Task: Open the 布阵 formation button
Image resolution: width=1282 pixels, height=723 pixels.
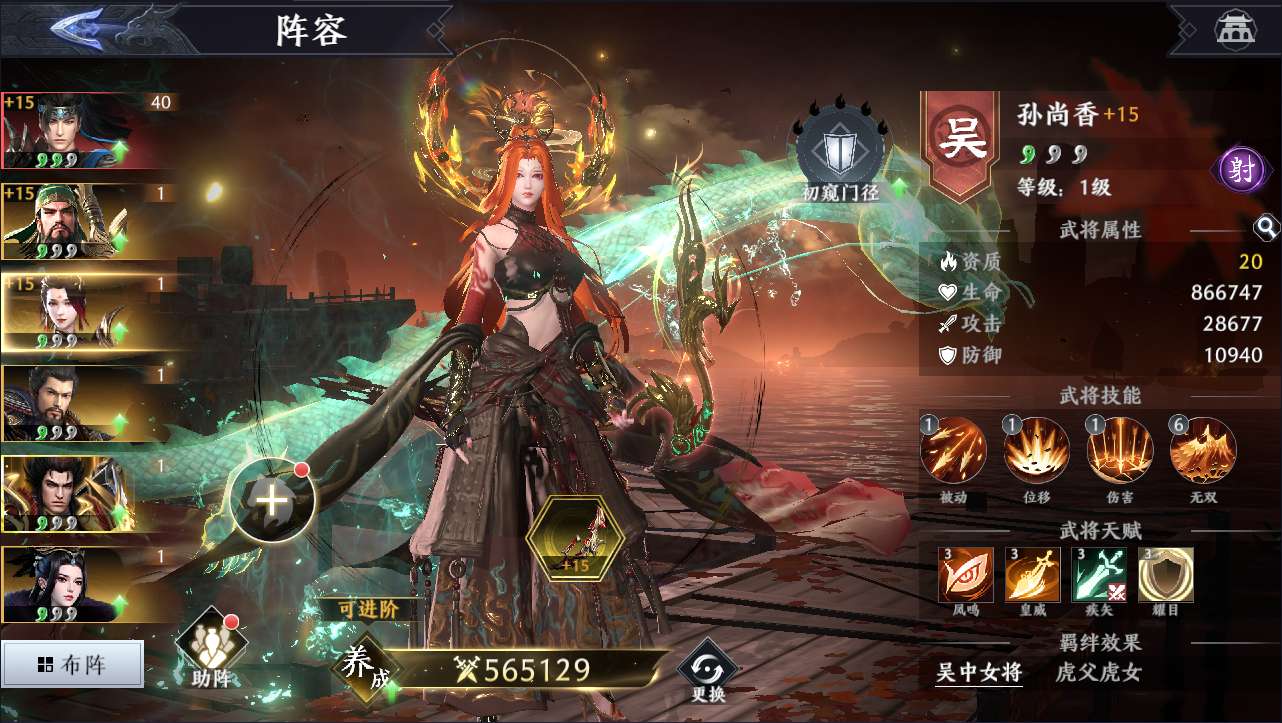Action: pyautogui.click(x=73, y=665)
